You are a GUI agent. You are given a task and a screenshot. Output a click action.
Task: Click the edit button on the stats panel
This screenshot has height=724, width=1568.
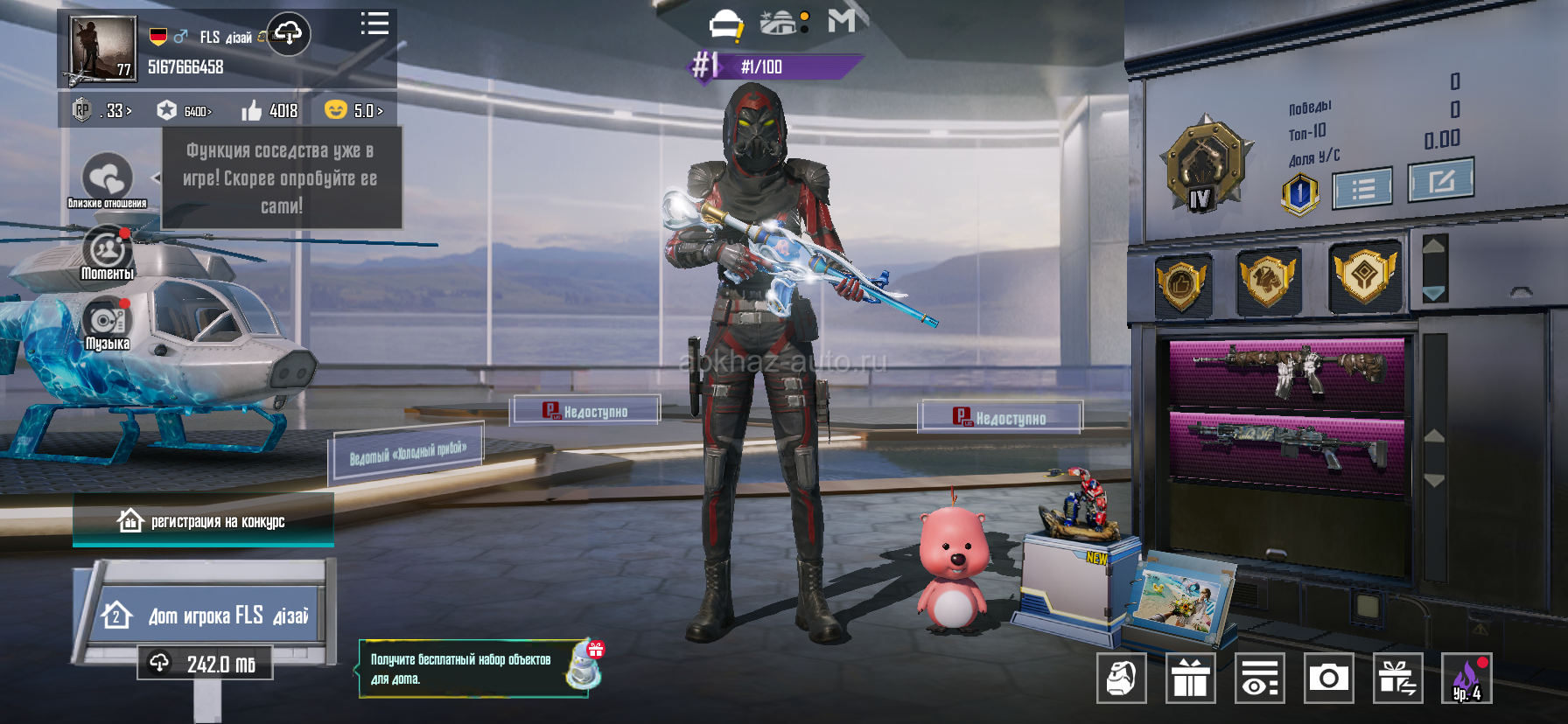click(x=1440, y=180)
